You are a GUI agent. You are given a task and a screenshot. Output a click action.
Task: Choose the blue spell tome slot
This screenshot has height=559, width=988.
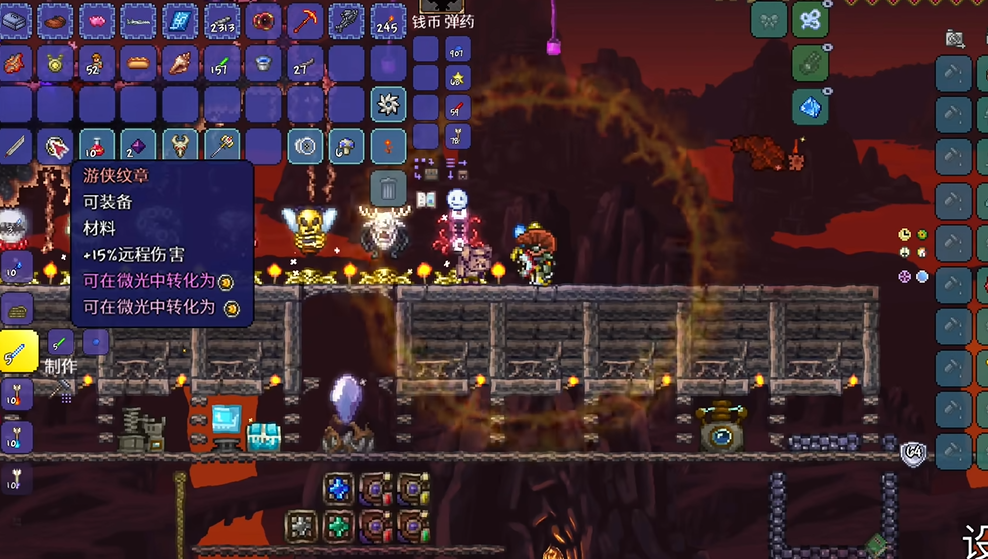pyautogui.click(x=180, y=20)
